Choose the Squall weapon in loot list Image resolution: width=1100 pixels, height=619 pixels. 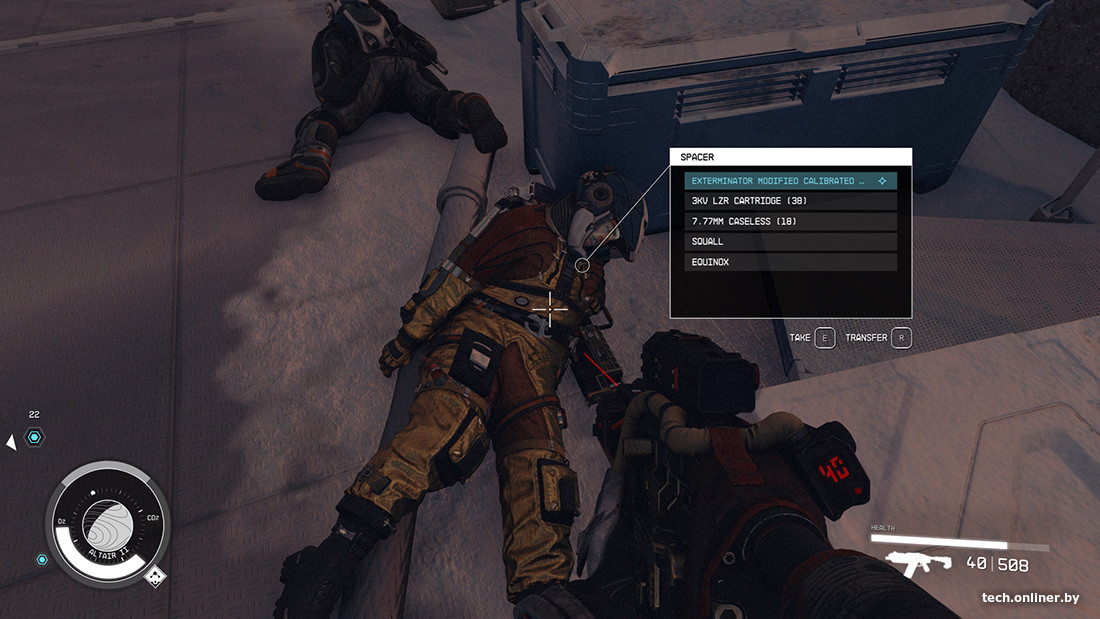pos(790,242)
